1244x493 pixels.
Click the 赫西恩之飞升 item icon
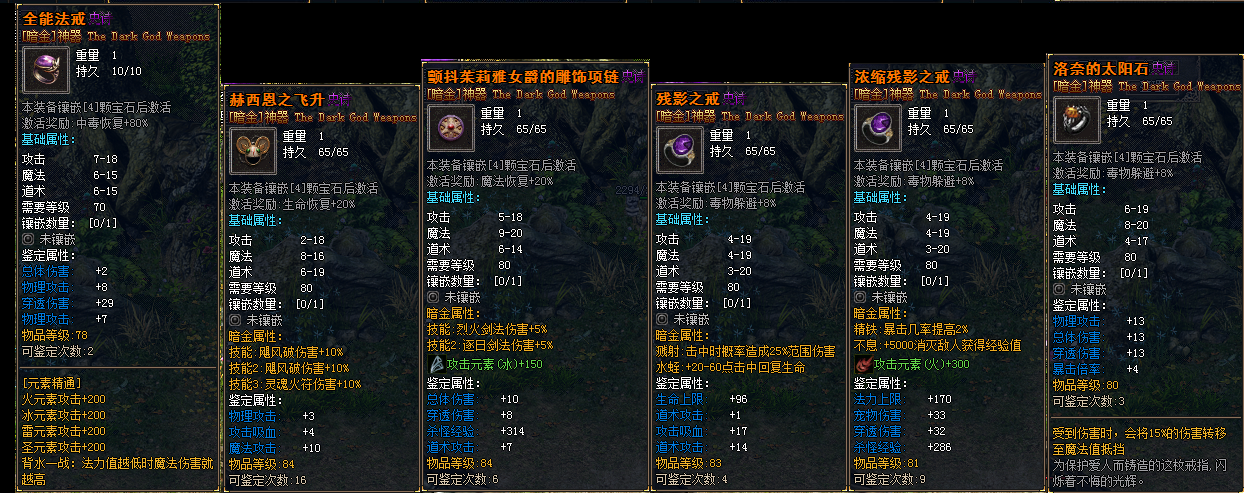click(x=252, y=148)
